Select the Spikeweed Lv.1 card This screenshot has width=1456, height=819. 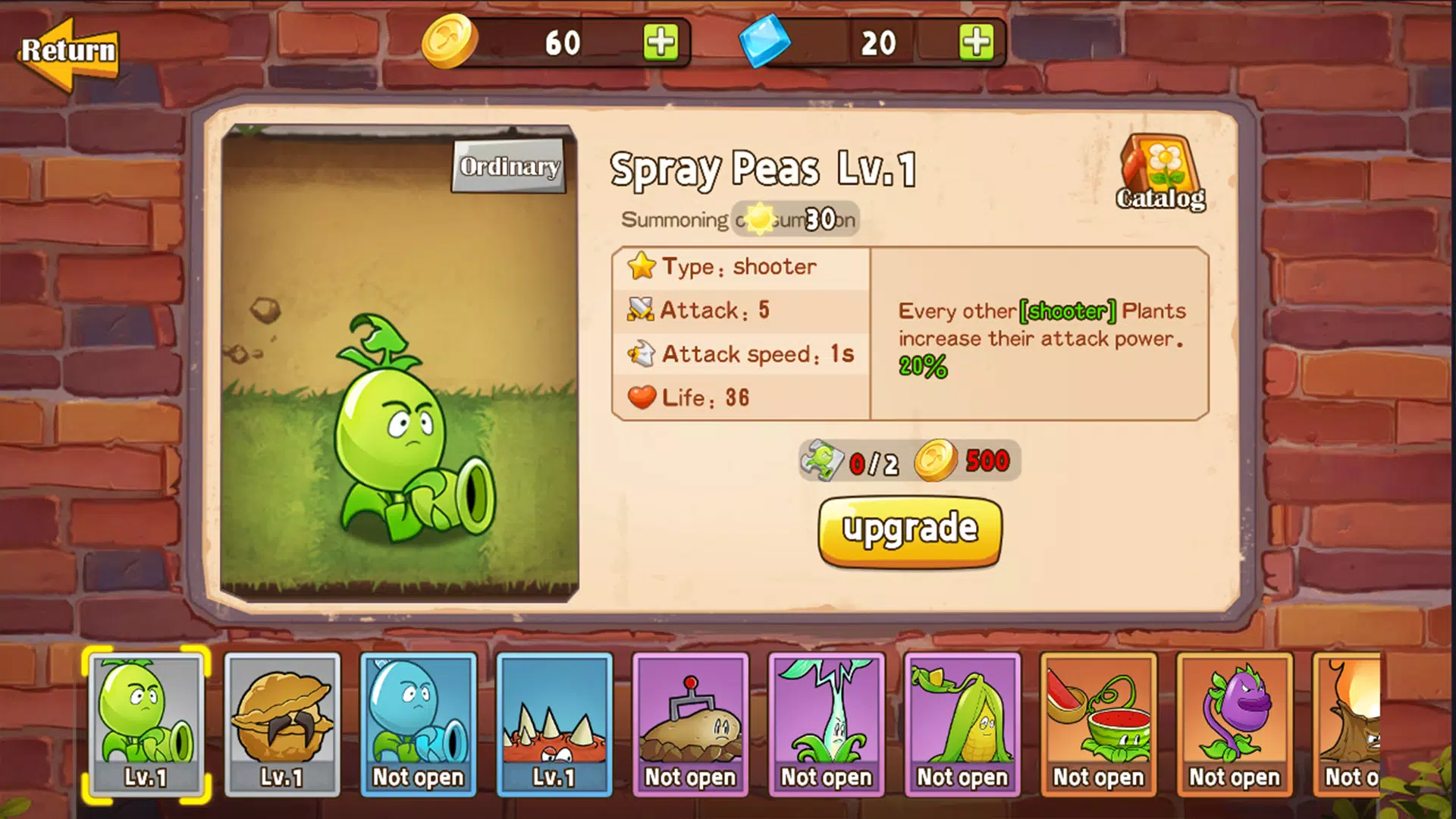coord(554,724)
